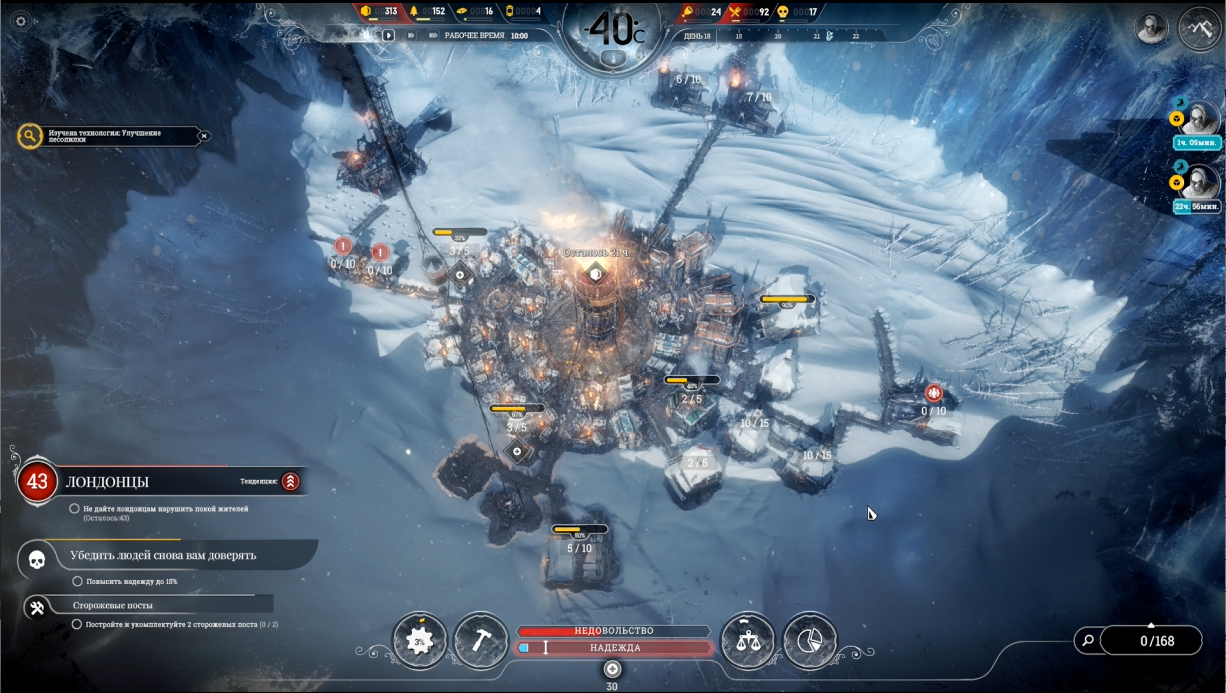Open the settings gear in the top-left corner
Screen dimensions: 1226x693
(x=20, y=21)
